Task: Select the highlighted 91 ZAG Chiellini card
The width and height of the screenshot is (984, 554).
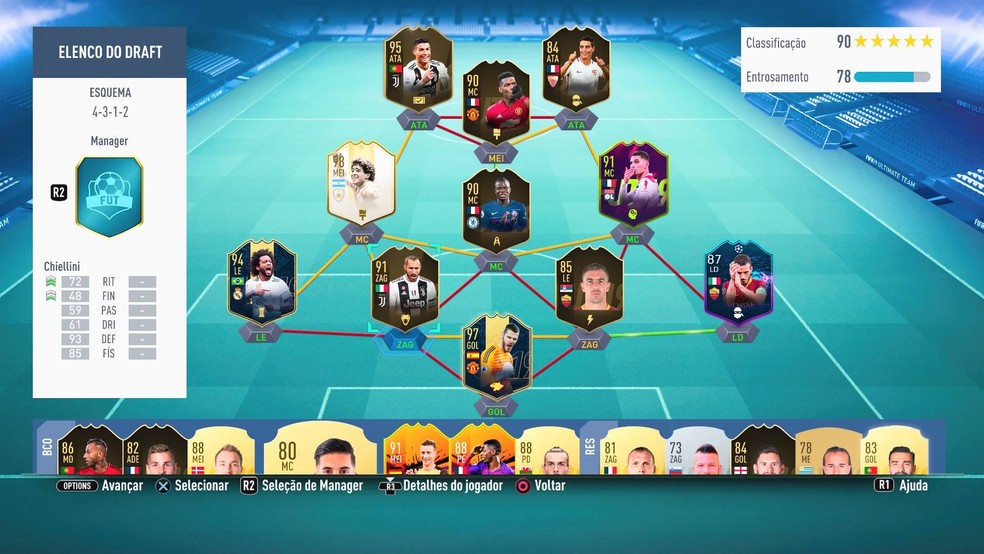Action: [x=405, y=289]
